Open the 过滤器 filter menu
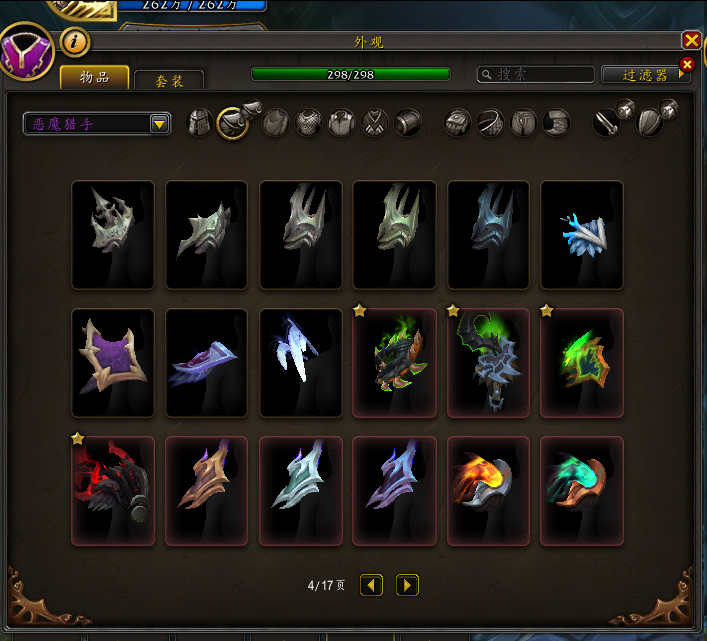The image size is (707, 641). pyautogui.click(x=639, y=75)
